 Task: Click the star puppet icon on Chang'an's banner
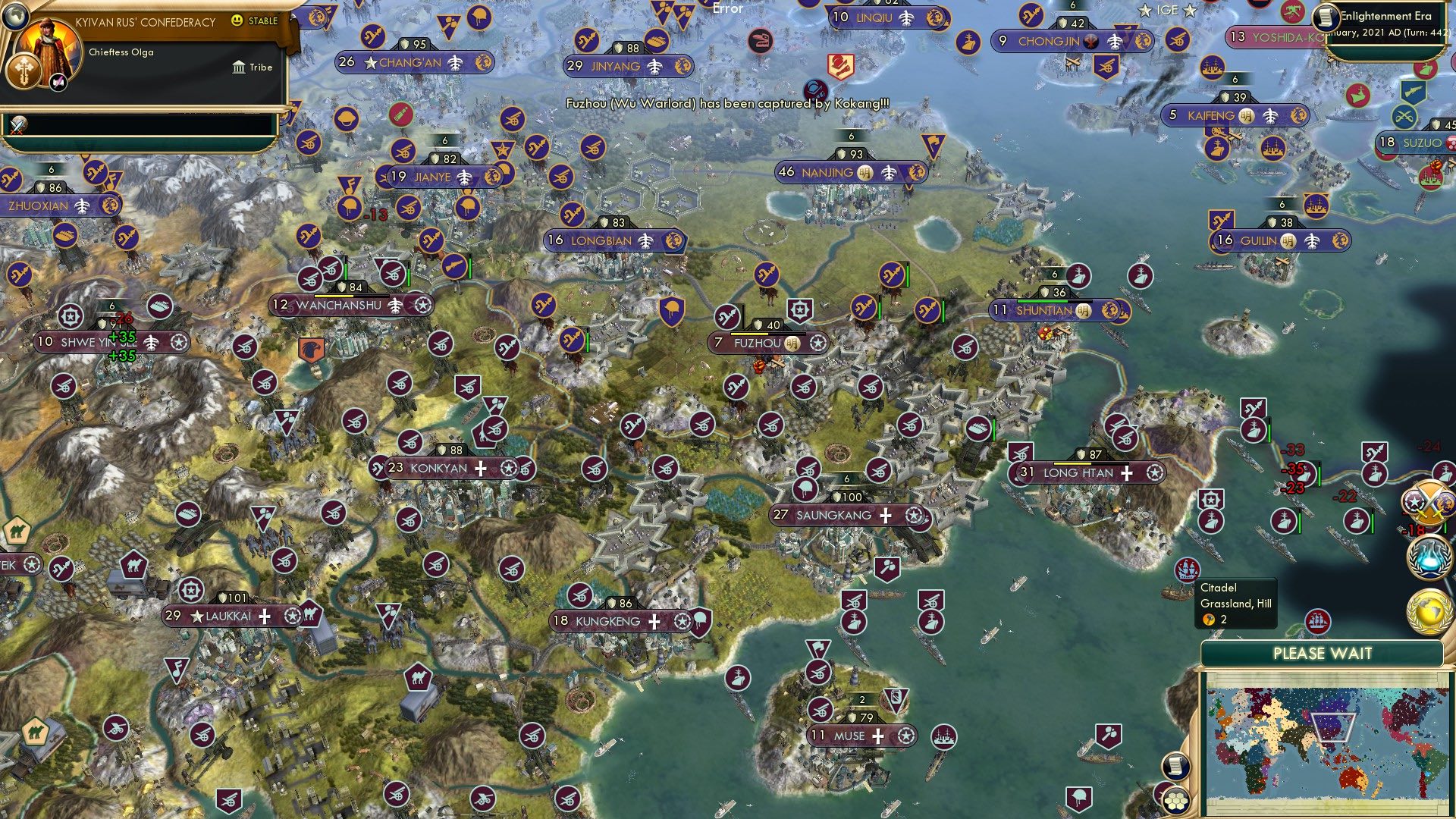tap(371, 64)
